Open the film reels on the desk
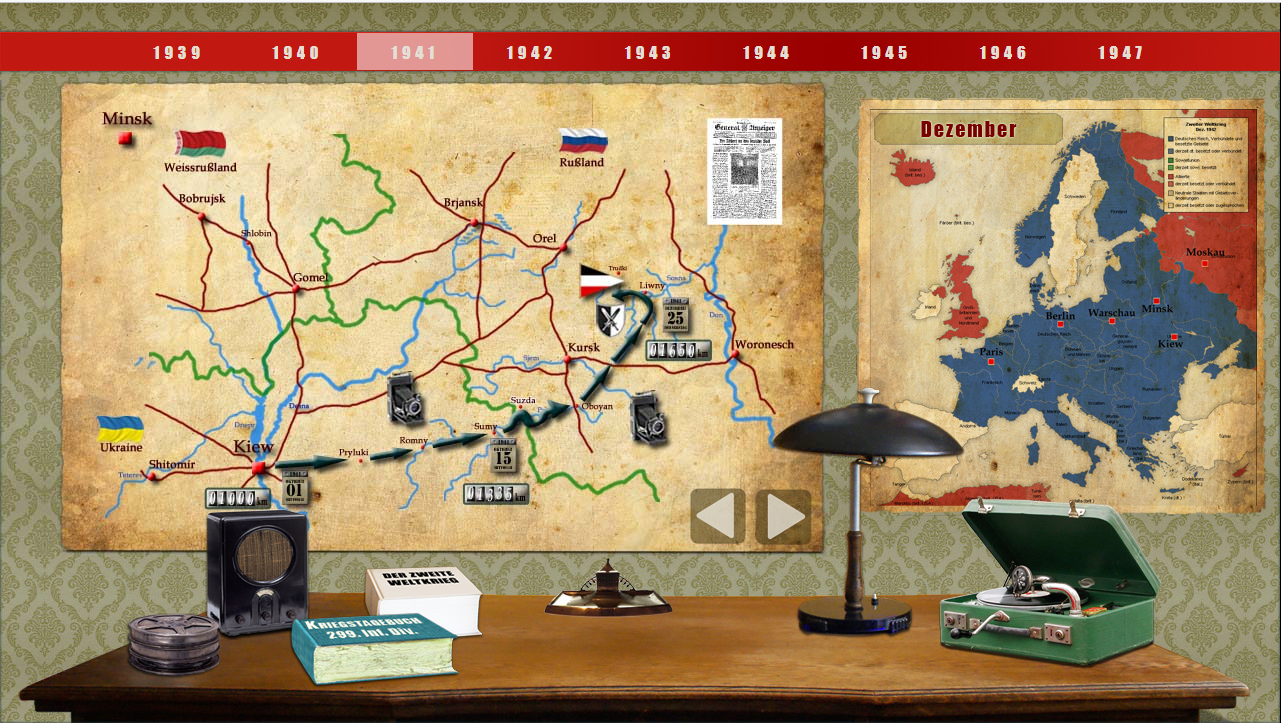The image size is (1281, 723). click(173, 643)
